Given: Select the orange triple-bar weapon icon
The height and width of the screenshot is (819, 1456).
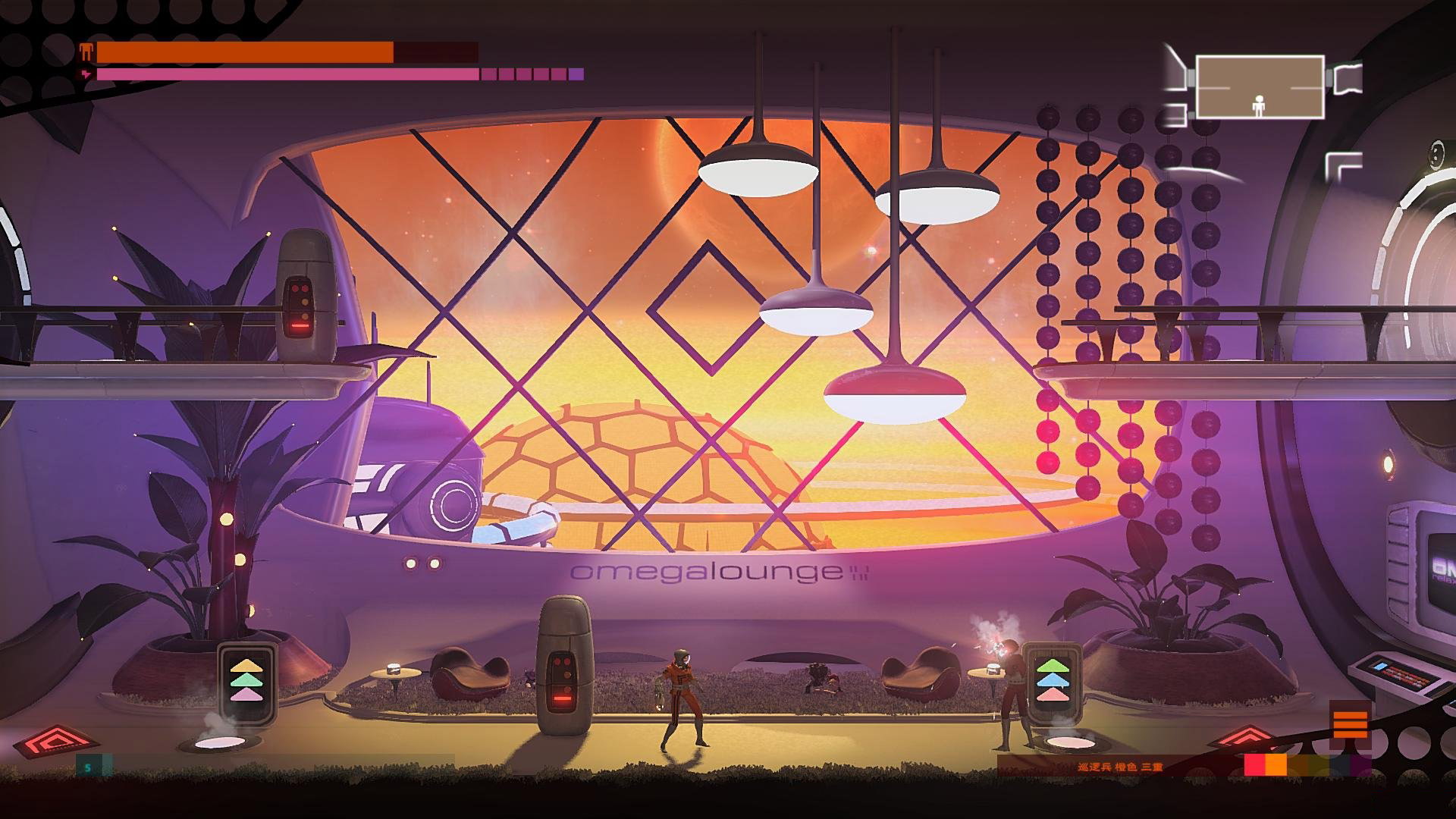Looking at the screenshot, I should click(1349, 724).
